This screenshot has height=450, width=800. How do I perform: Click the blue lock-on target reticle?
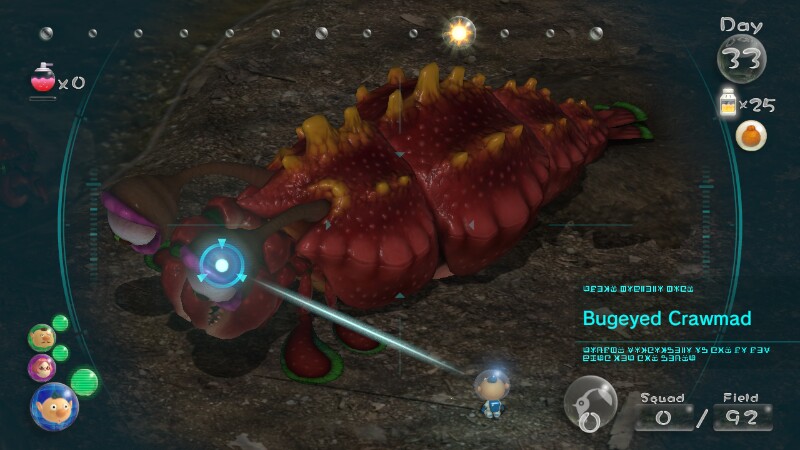(x=221, y=265)
